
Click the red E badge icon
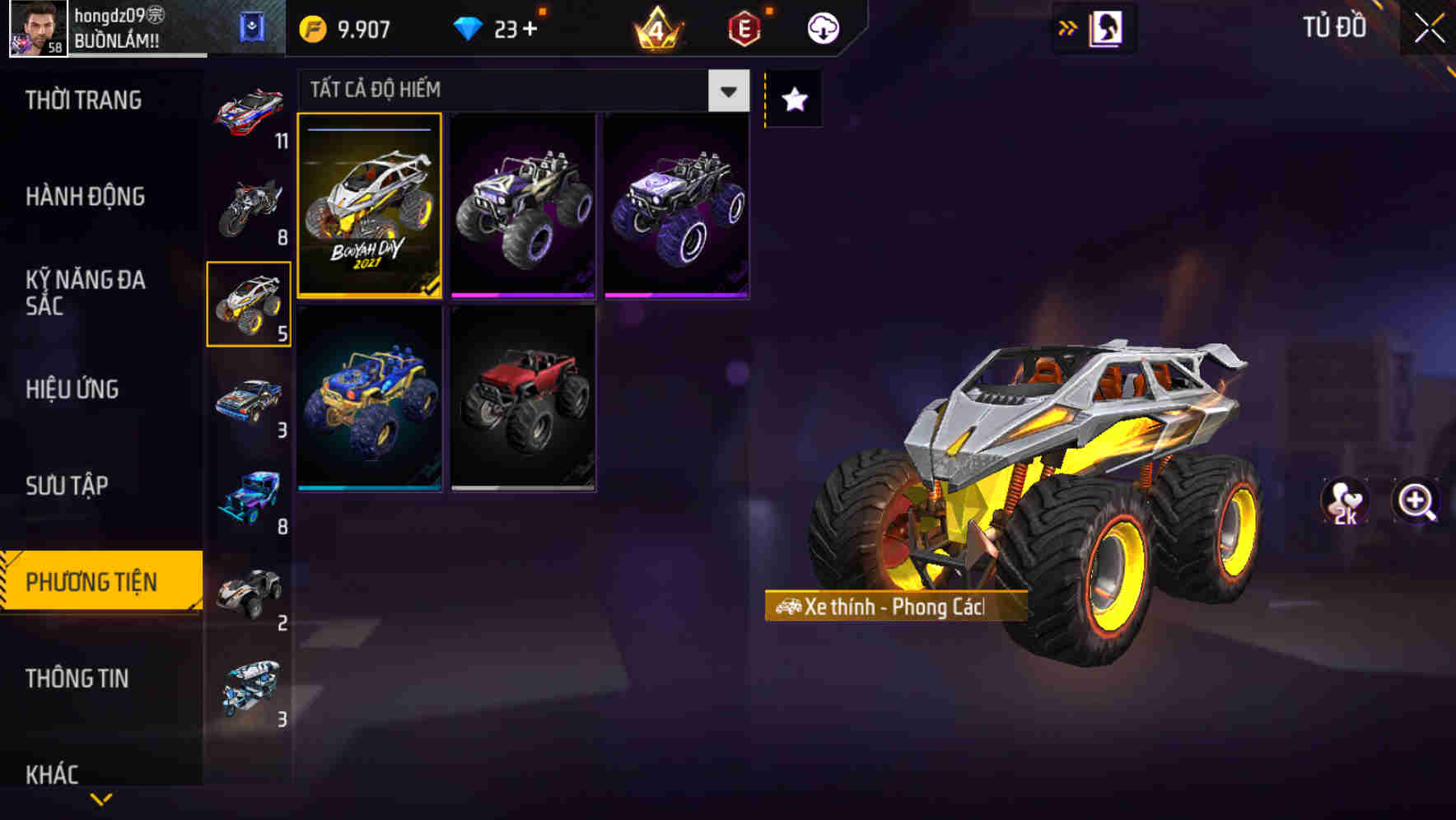pos(744,26)
